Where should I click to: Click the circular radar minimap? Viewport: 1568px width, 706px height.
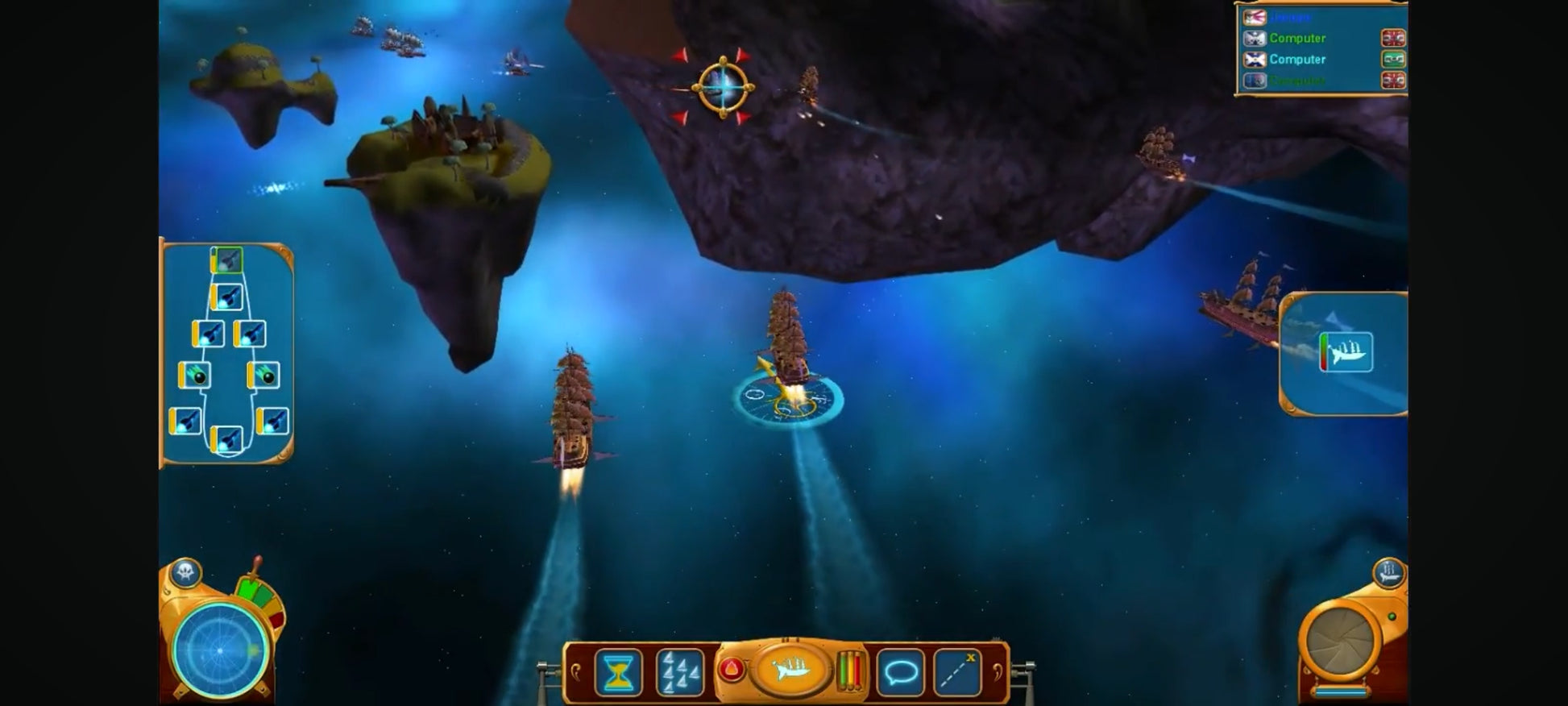(220, 650)
